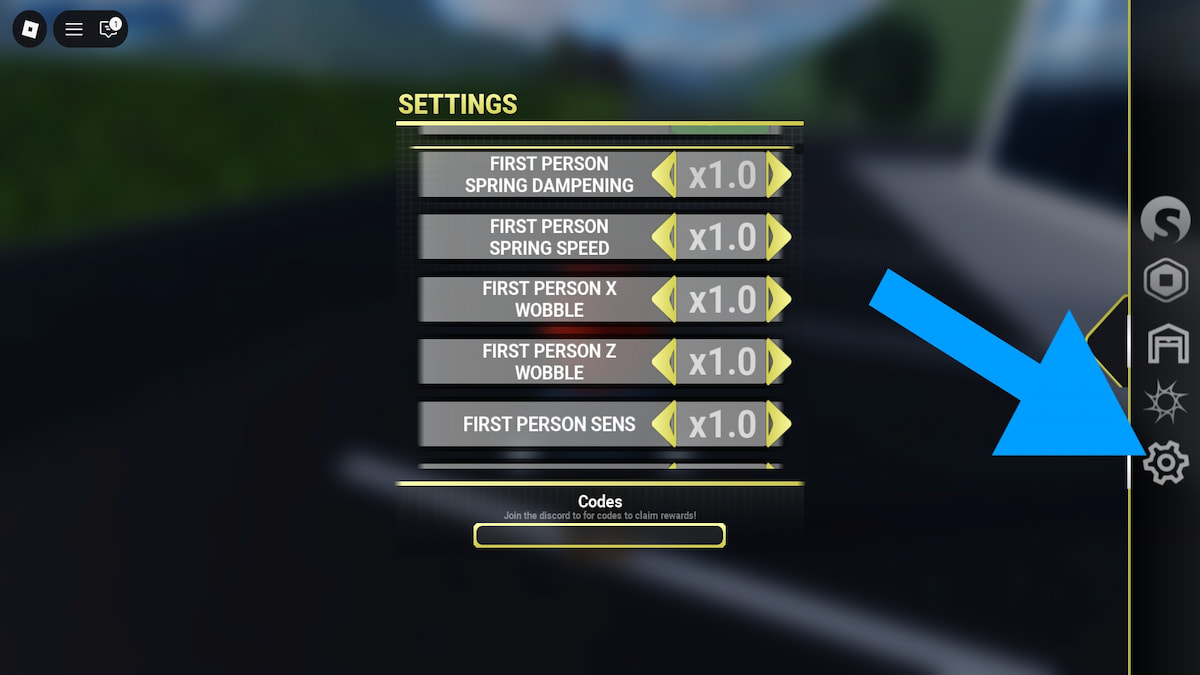Increase First Person Z Wobble
Screen dimensions: 1200x675
779,361
